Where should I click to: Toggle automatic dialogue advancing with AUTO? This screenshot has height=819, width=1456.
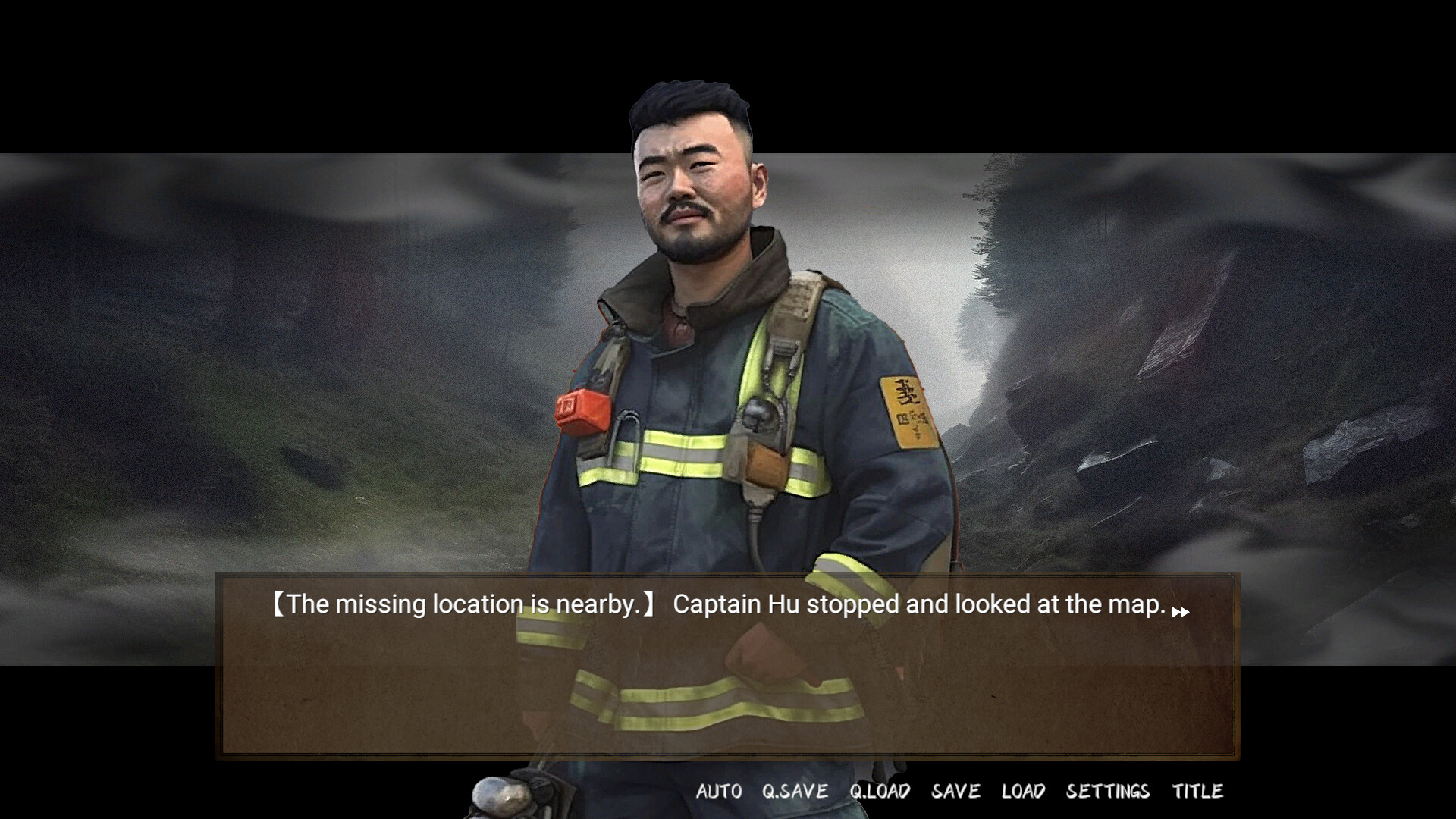click(719, 791)
